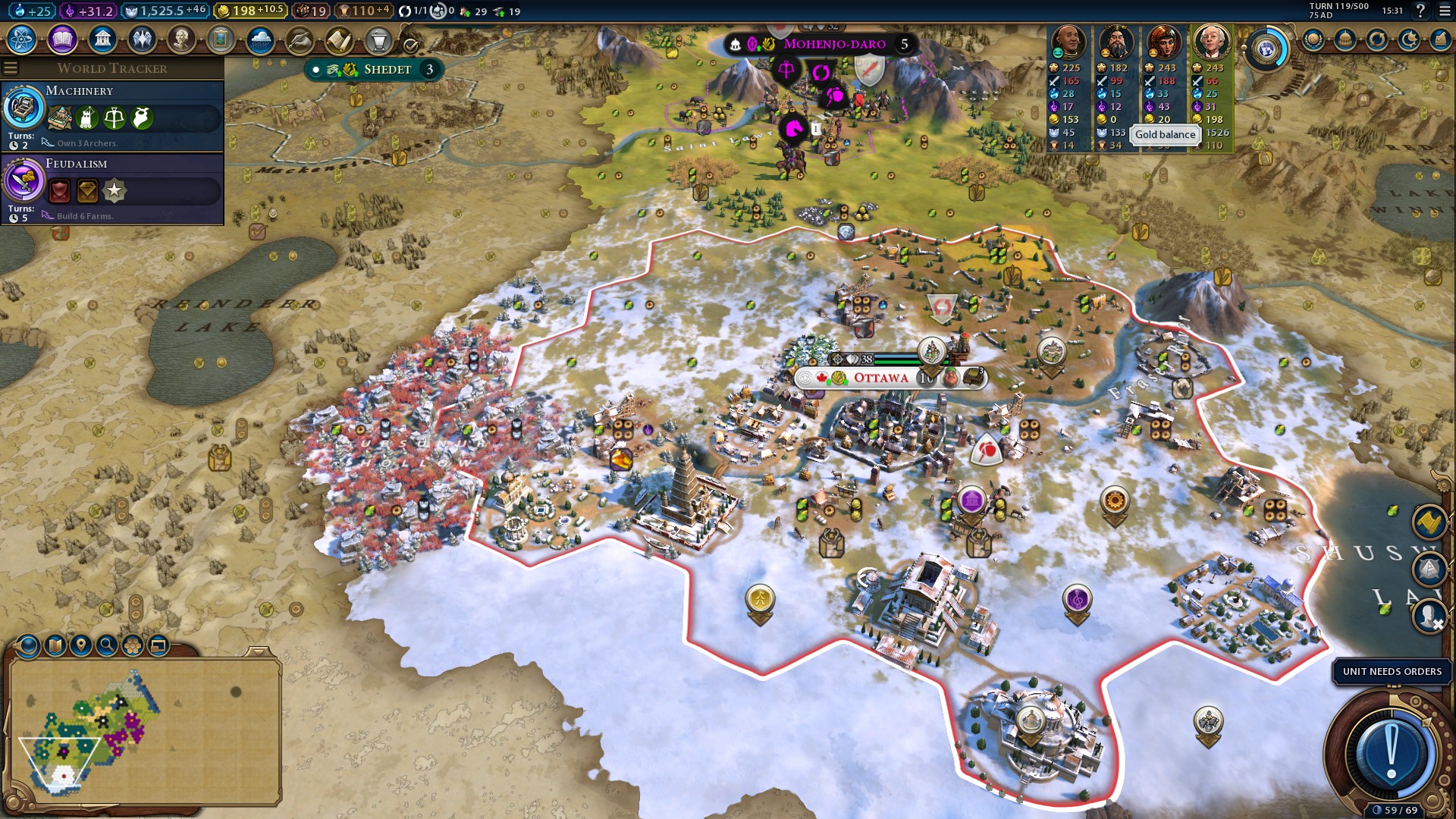Click the Ottawa city banner
Viewport: 1456px width, 819px height.
pos(880,378)
